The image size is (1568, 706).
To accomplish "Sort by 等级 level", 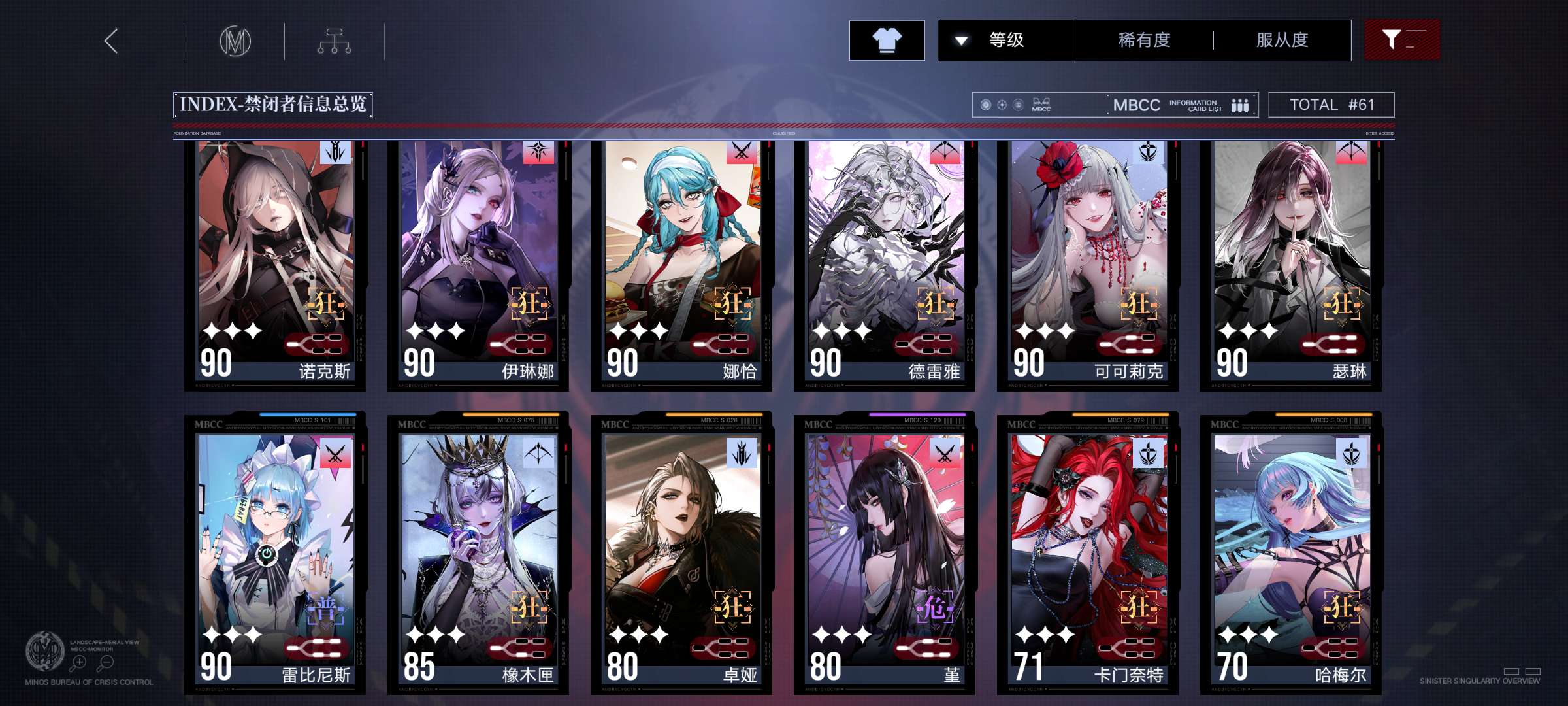I will click(x=1006, y=41).
